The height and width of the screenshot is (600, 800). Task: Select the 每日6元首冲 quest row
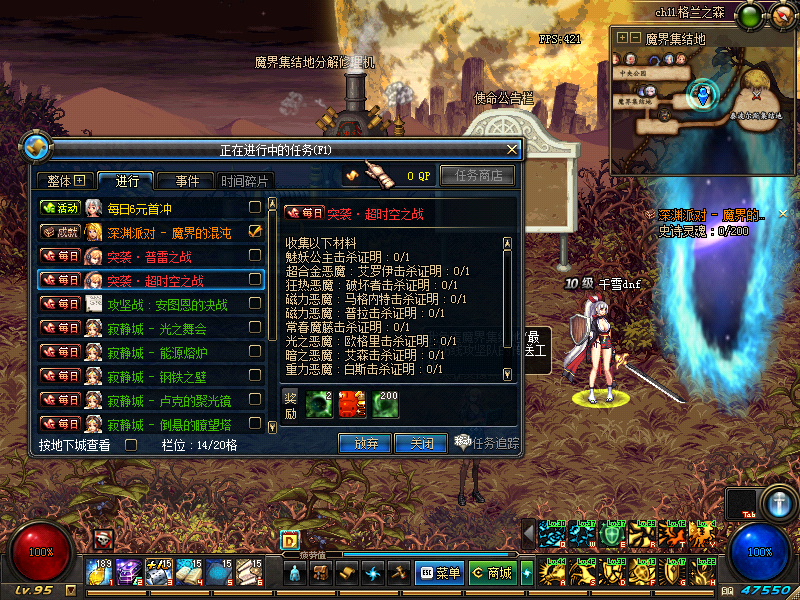(150, 208)
